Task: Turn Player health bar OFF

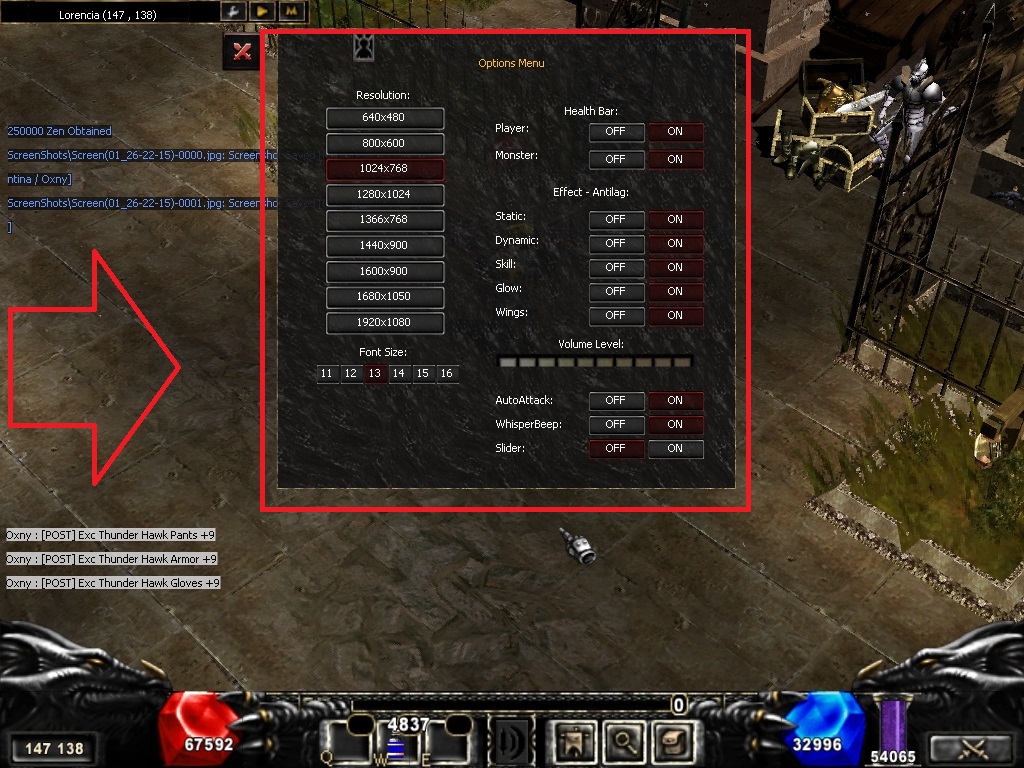Action: click(x=615, y=132)
